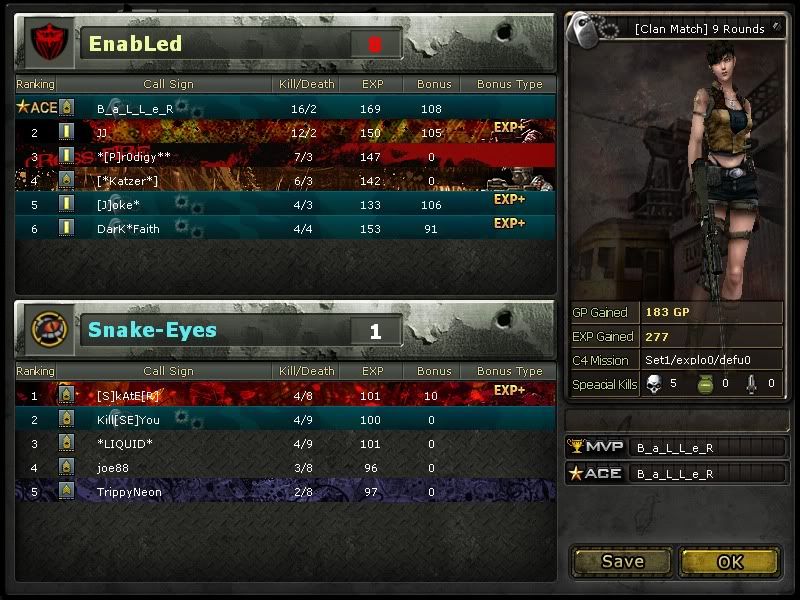Pick the DarK*Faith player row
Image resolution: width=800 pixels, height=600 pixels.
285,228
